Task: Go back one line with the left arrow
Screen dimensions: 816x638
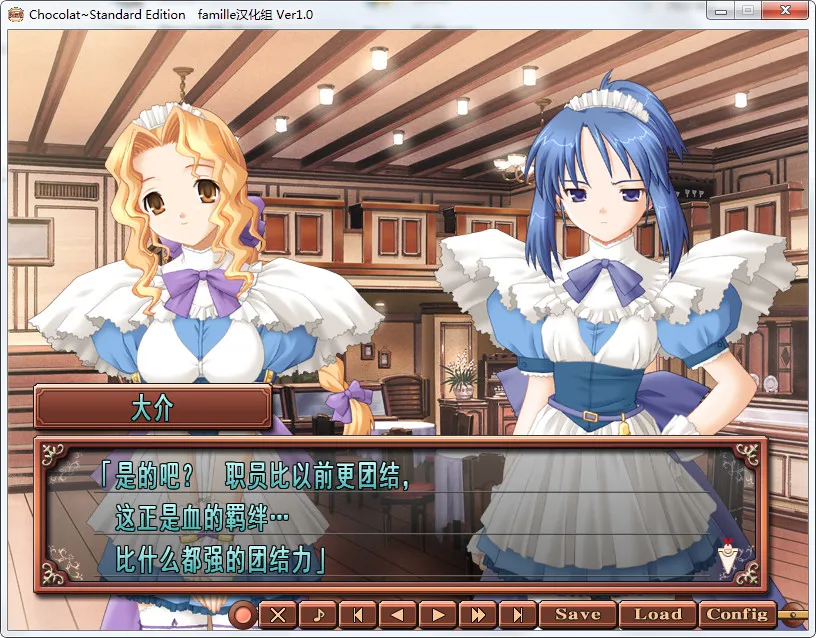Action: pos(398,615)
